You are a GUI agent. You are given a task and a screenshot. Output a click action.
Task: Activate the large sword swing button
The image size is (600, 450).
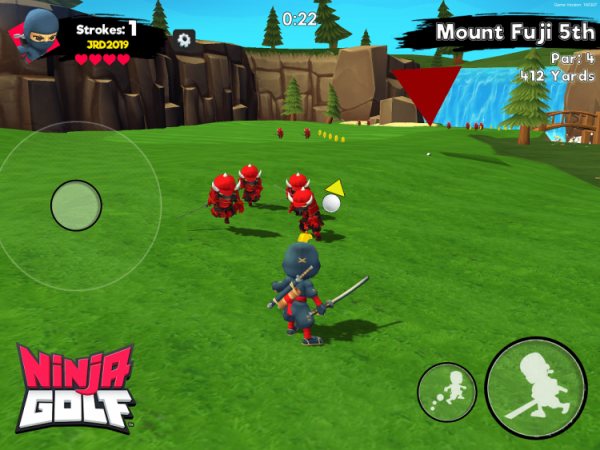(x=536, y=388)
